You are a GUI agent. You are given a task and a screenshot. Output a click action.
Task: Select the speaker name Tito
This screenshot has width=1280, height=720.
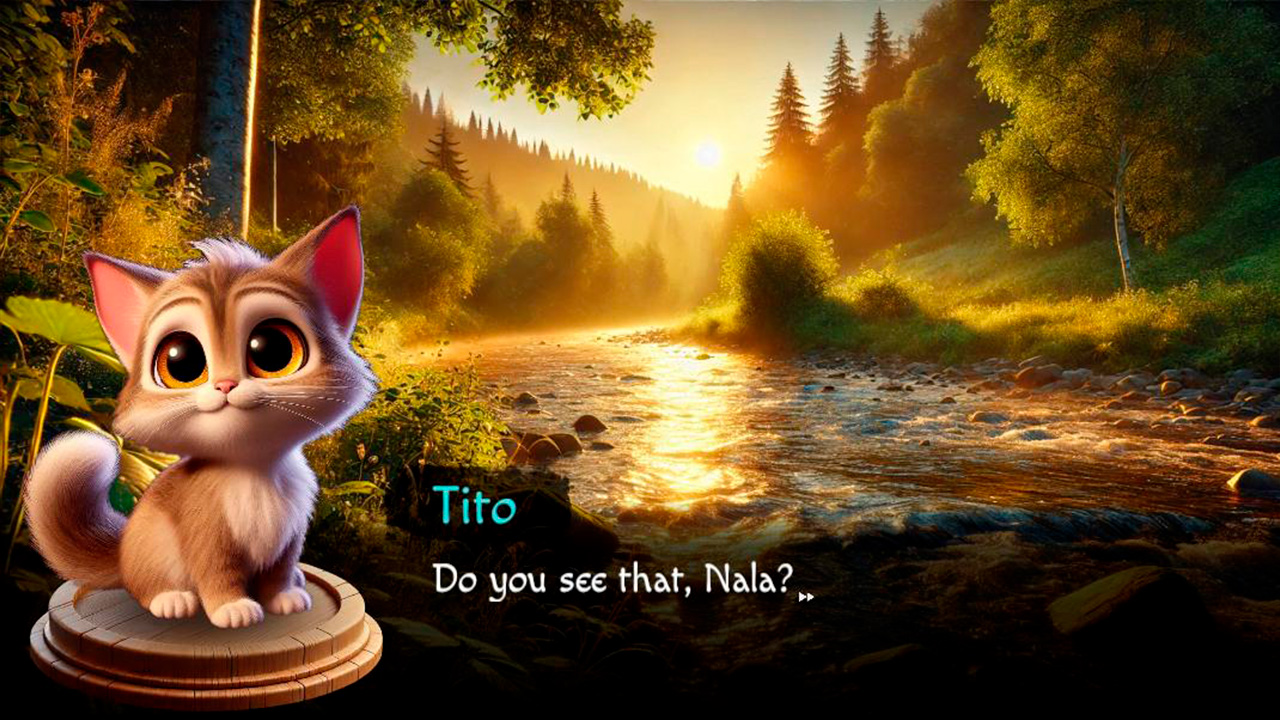(474, 507)
